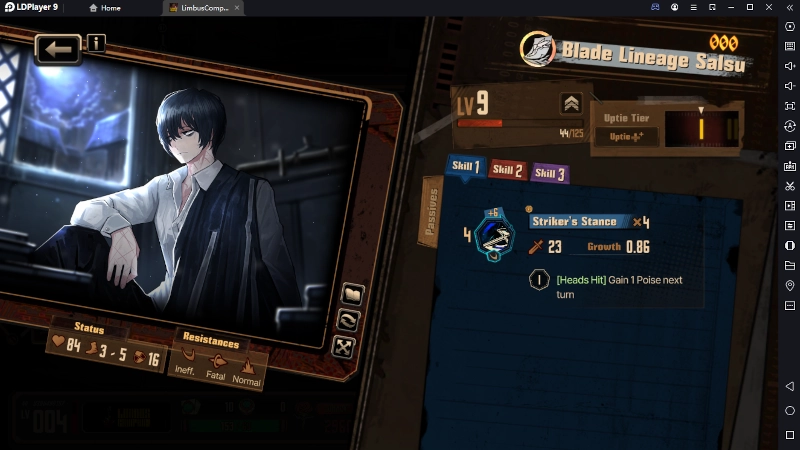
Task: Show the Skill 3 tab
Action: [x=549, y=173]
